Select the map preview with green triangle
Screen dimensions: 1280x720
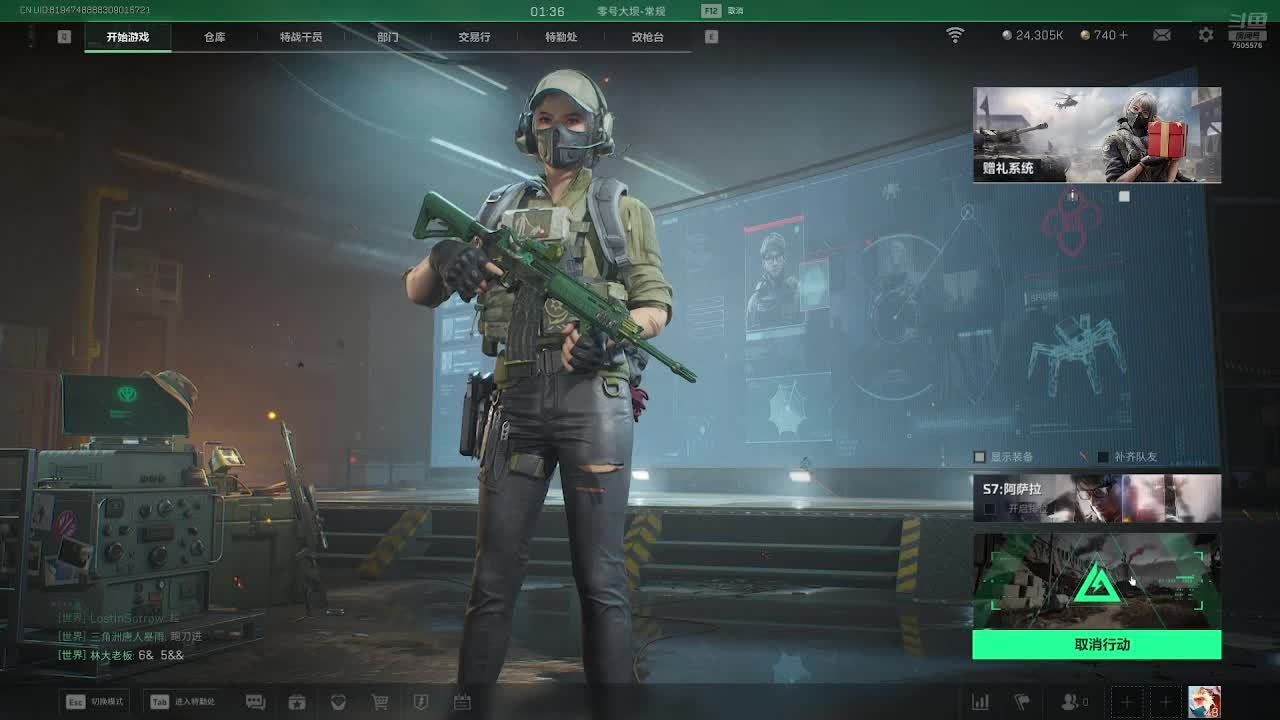(1097, 581)
